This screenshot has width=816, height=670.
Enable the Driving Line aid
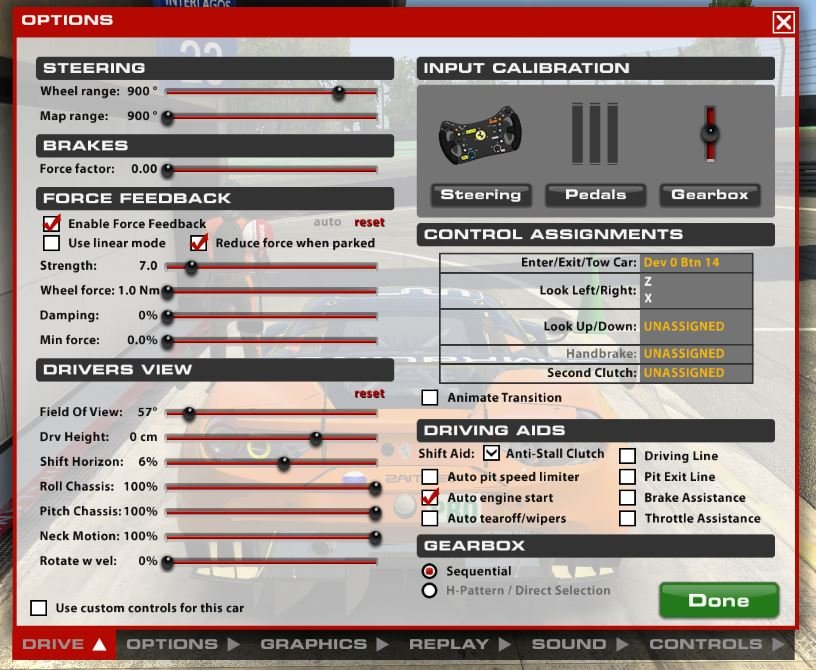tap(627, 456)
